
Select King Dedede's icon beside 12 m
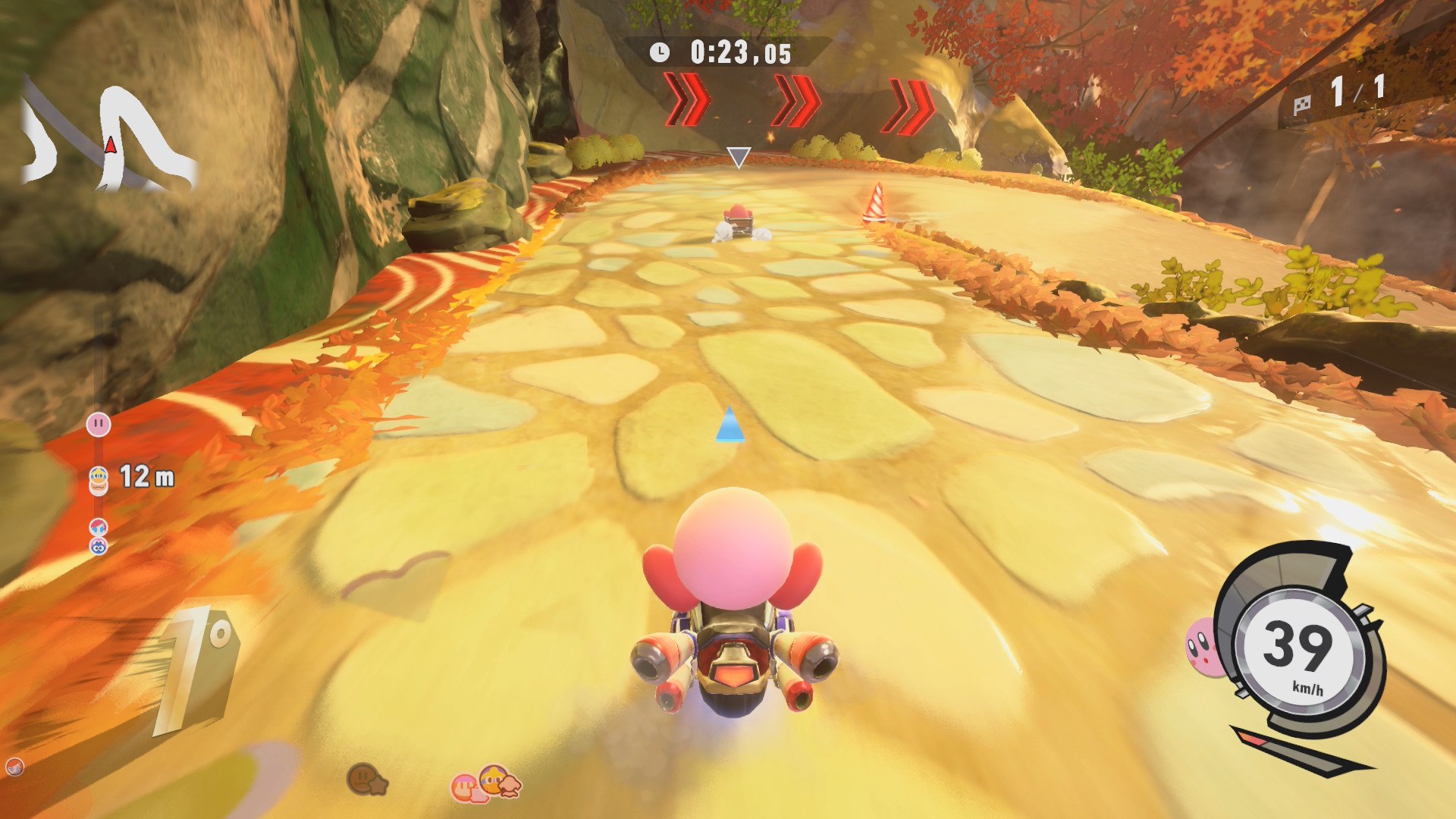tap(99, 480)
